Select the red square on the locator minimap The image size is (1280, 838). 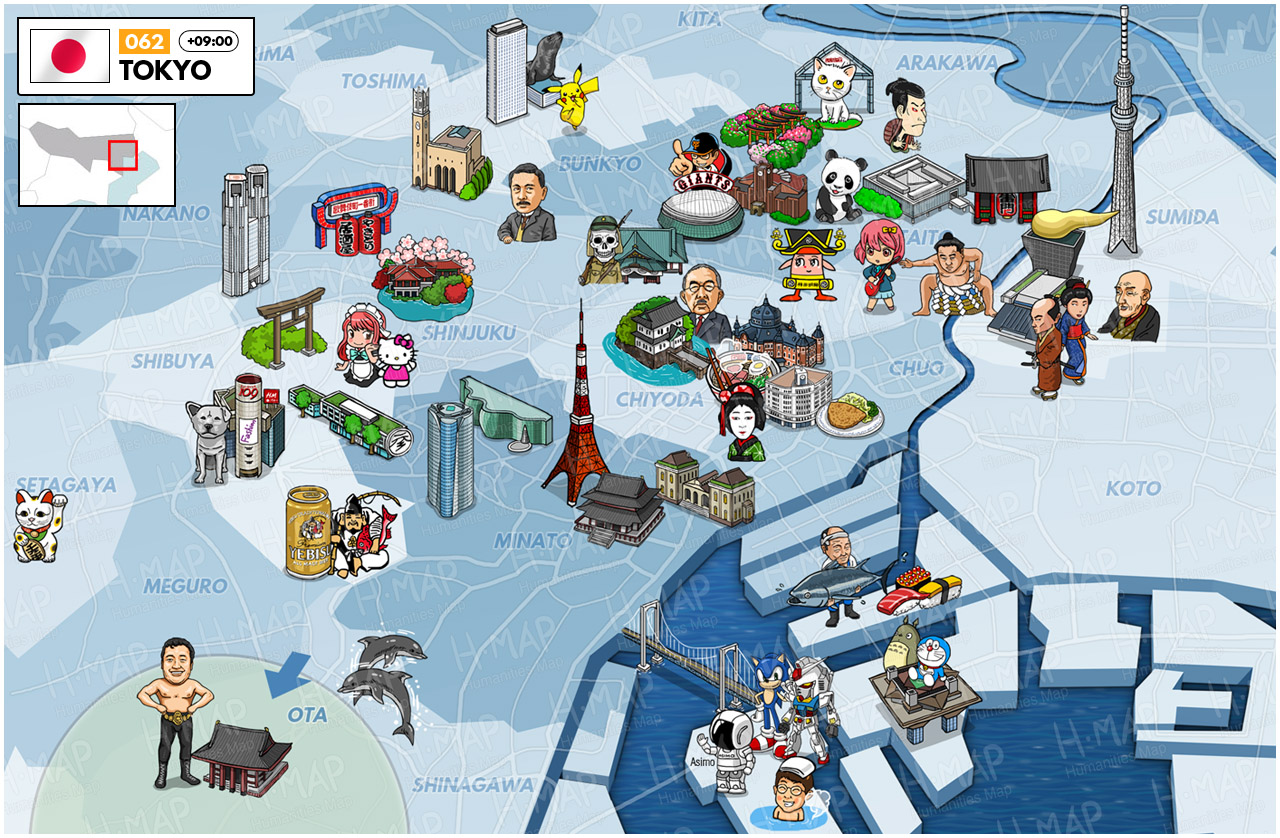tap(122, 155)
